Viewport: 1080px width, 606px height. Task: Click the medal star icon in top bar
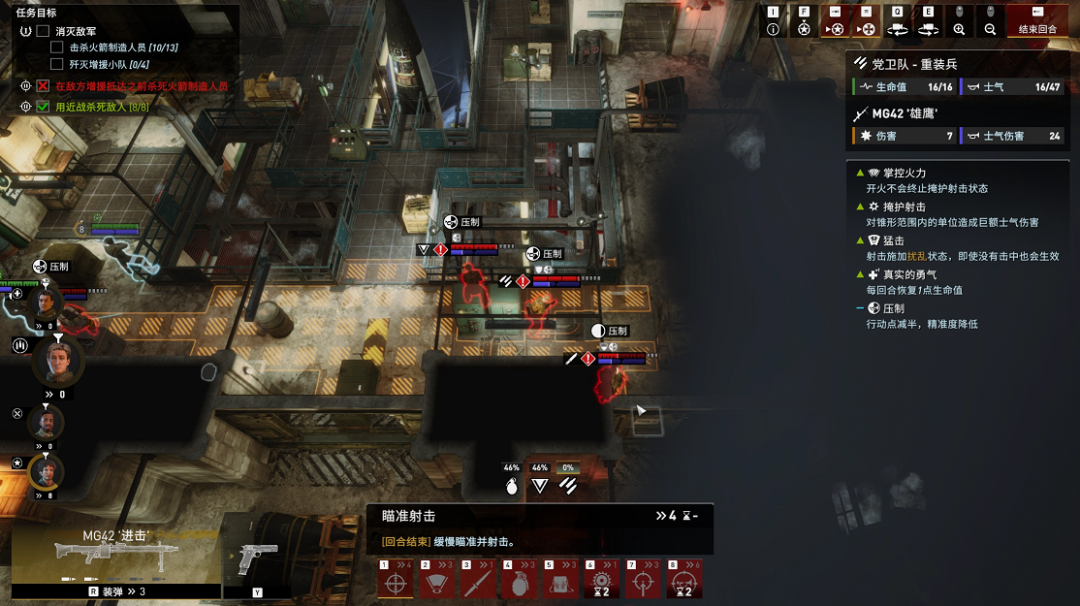[x=804, y=29]
